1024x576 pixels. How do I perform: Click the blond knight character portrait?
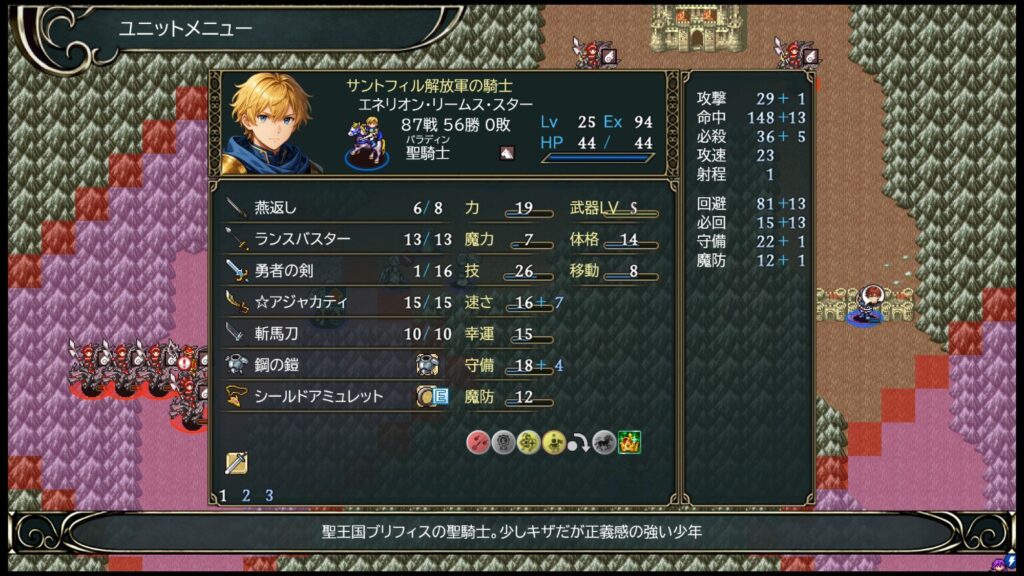271,122
